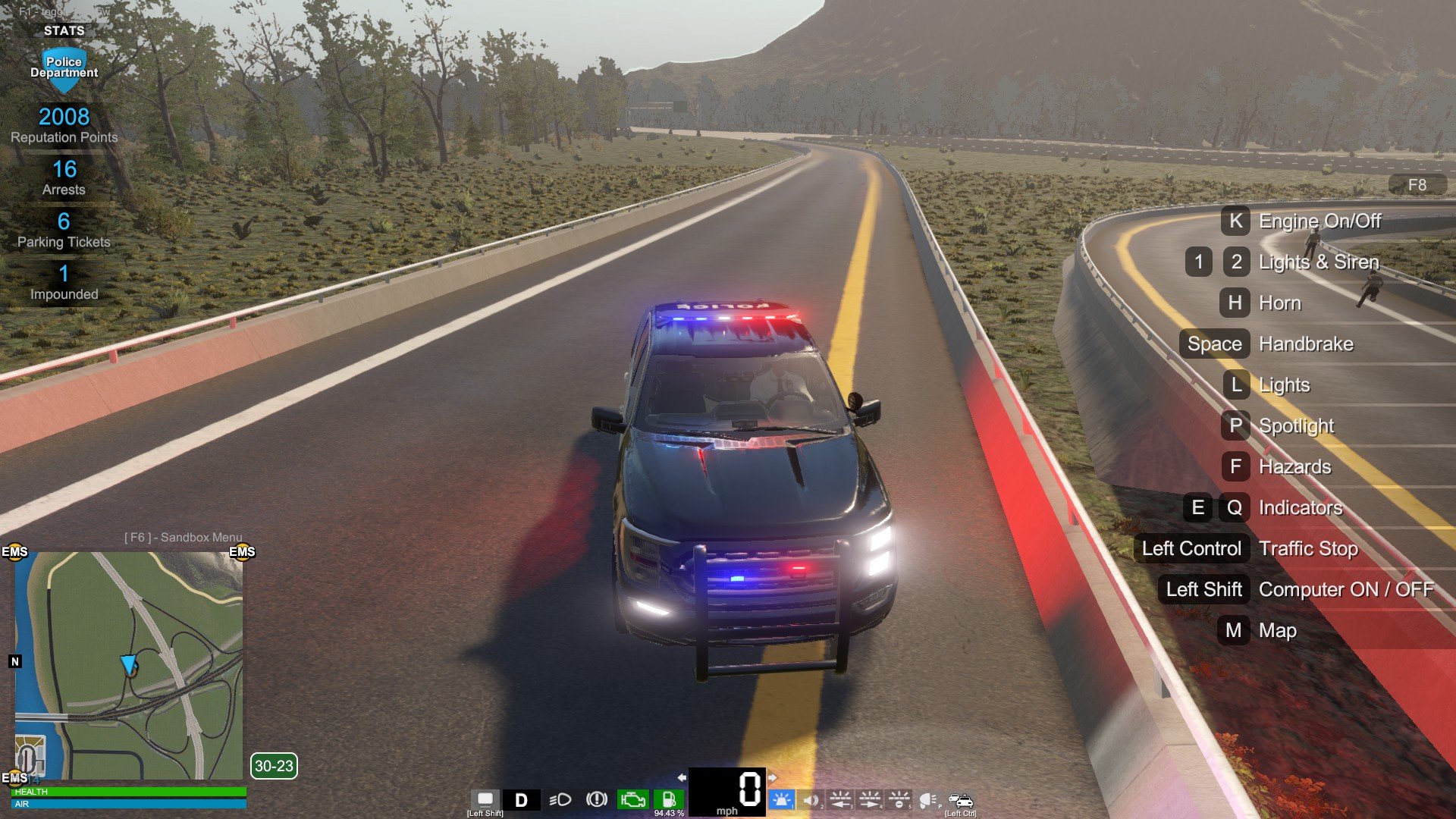Start a traffic stop via the cars icon
This screenshot has width=1456, height=819.
[960, 800]
